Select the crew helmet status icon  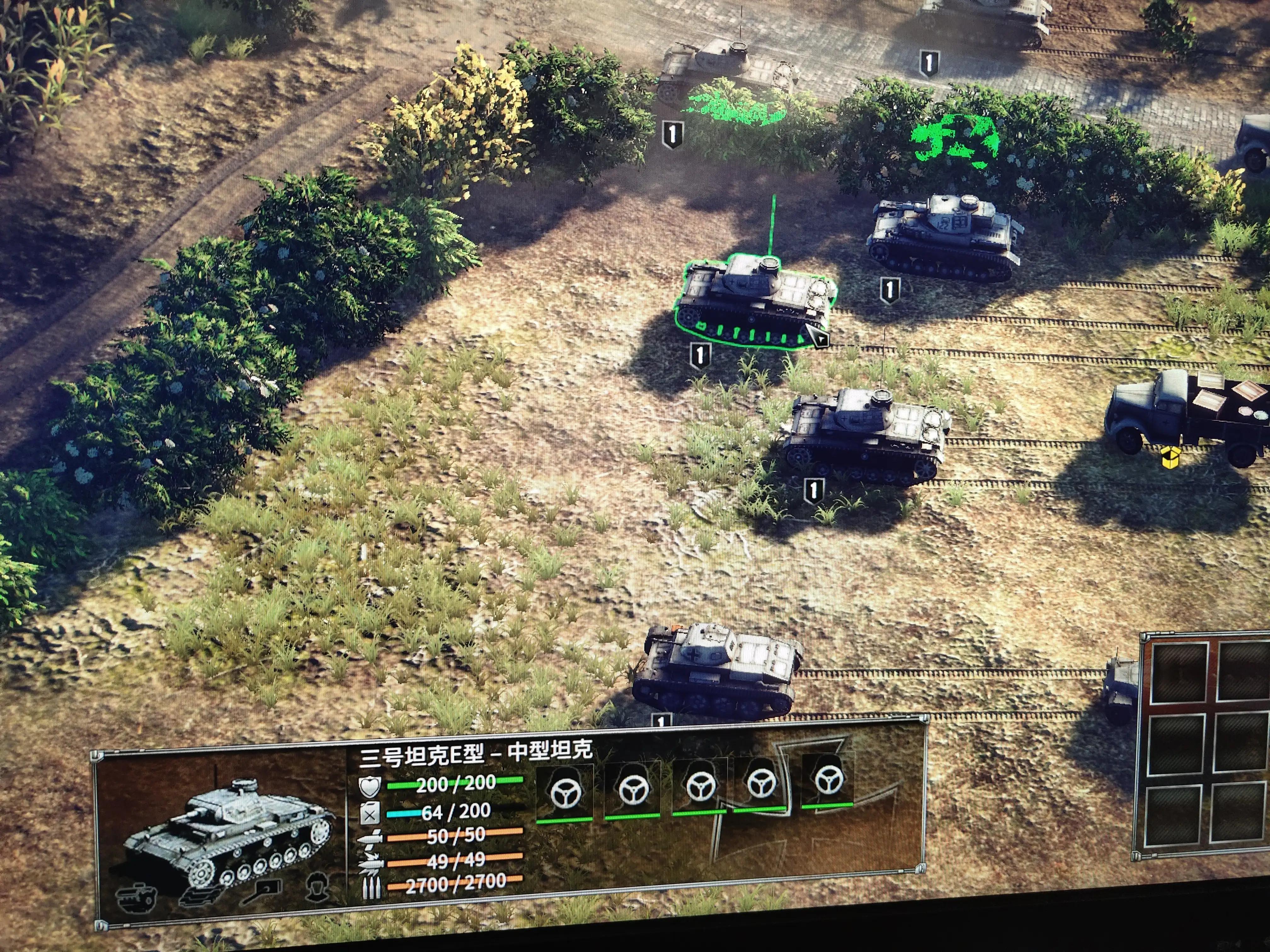point(317,887)
